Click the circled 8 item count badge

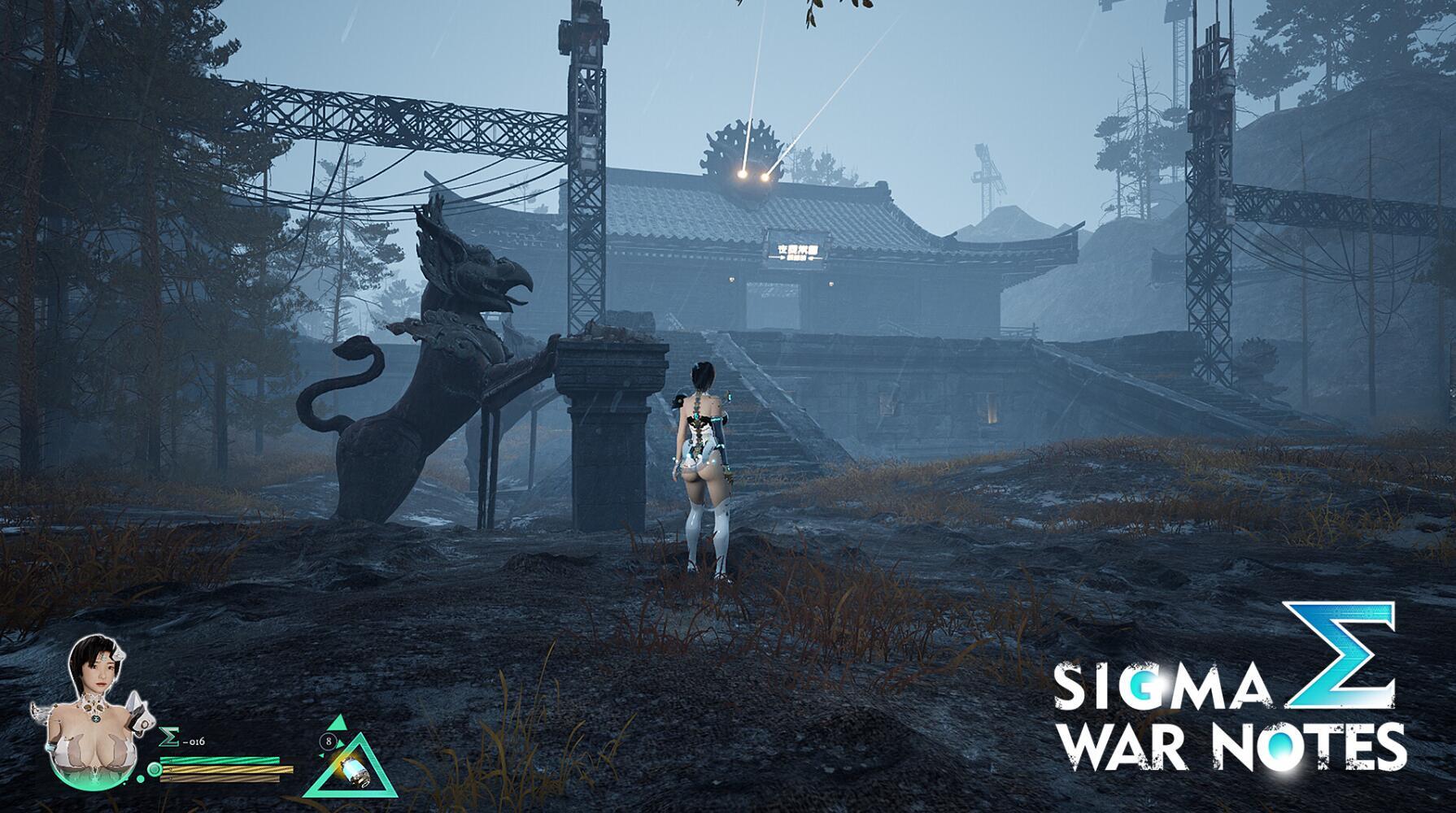pyautogui.click(x=328, y=741)
